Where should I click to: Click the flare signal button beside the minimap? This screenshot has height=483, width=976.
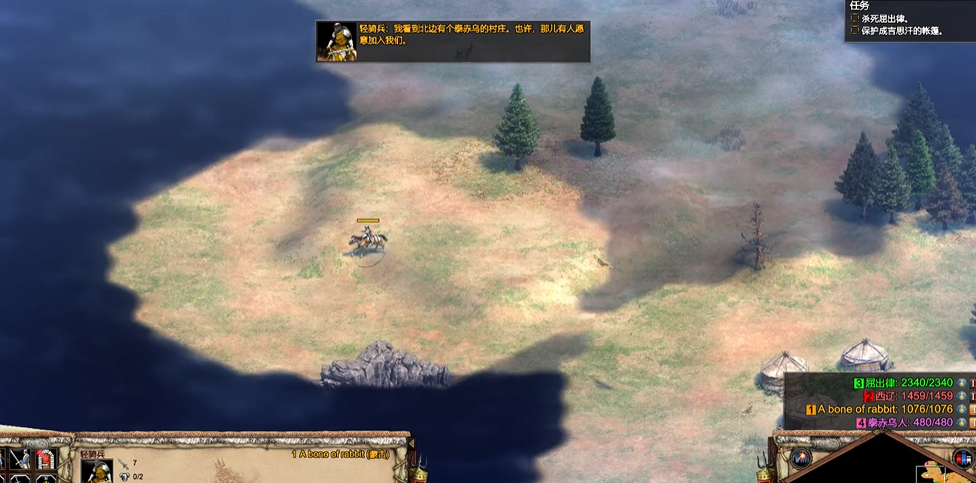pyautogui.click(x=800, y=458)
